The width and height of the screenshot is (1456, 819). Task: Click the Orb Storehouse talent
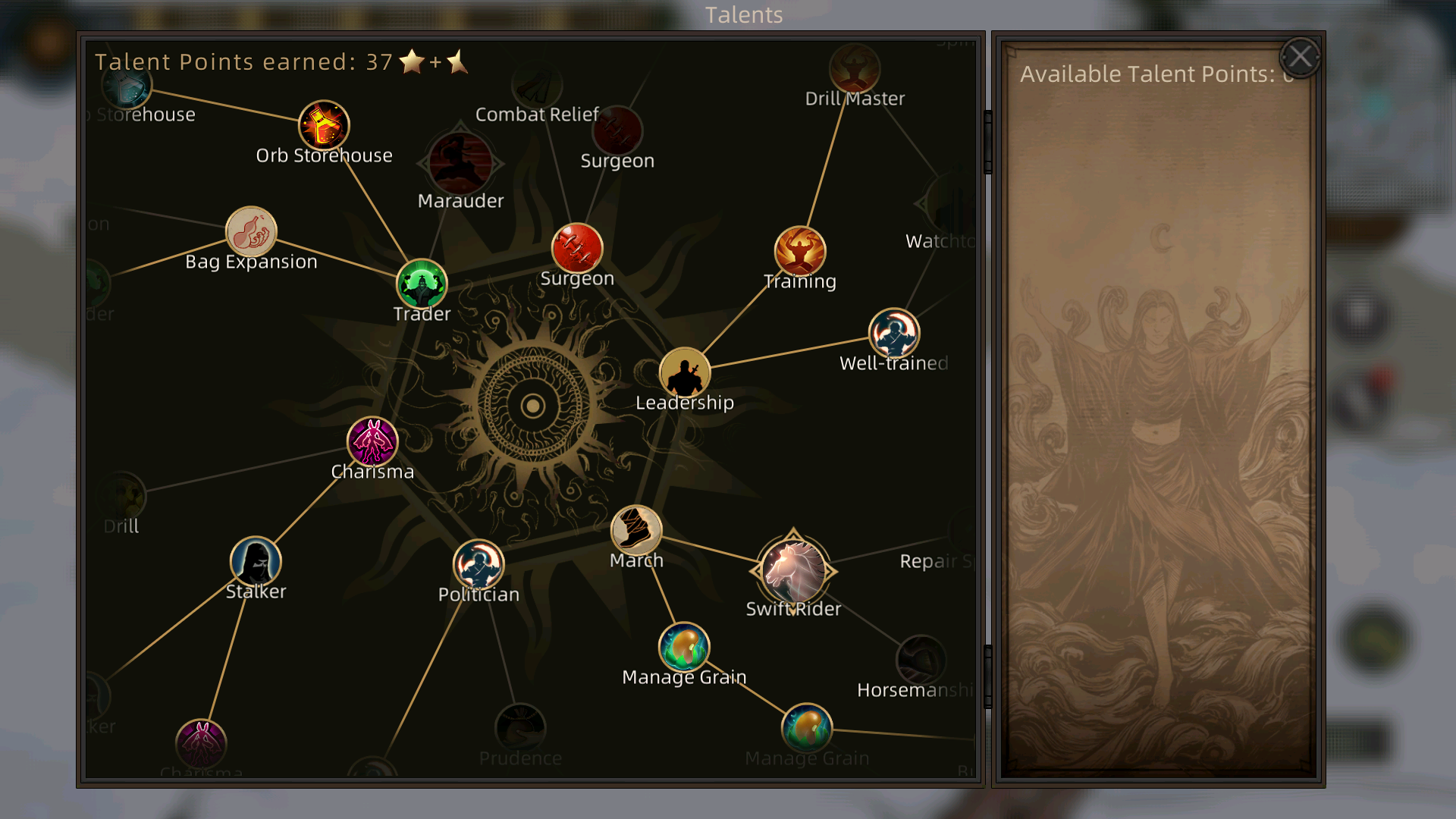(324, 124)
